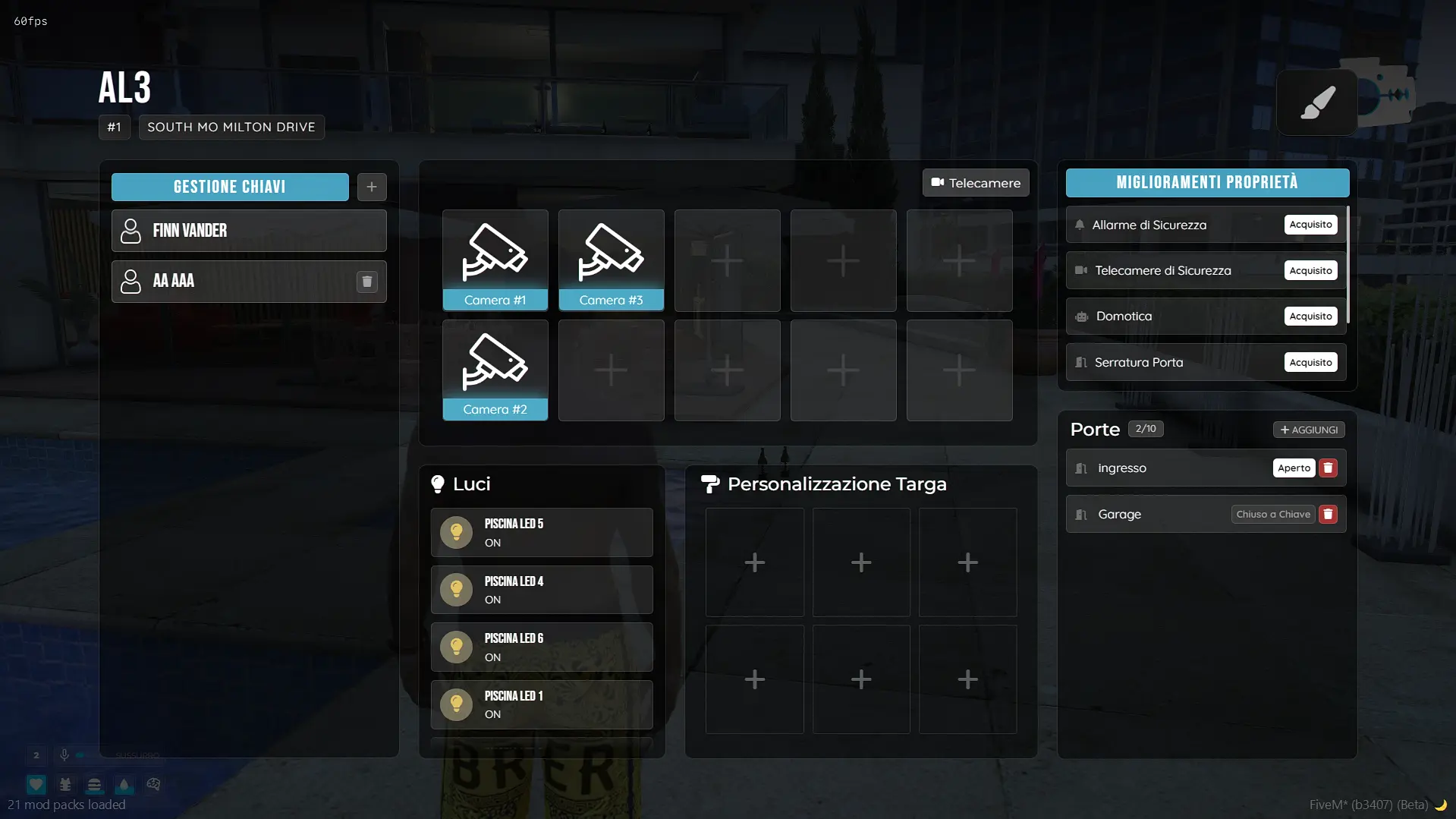Select the Camera #1 icon
The height and width of the screenshot is (819, 1456).
click(495, 260)
